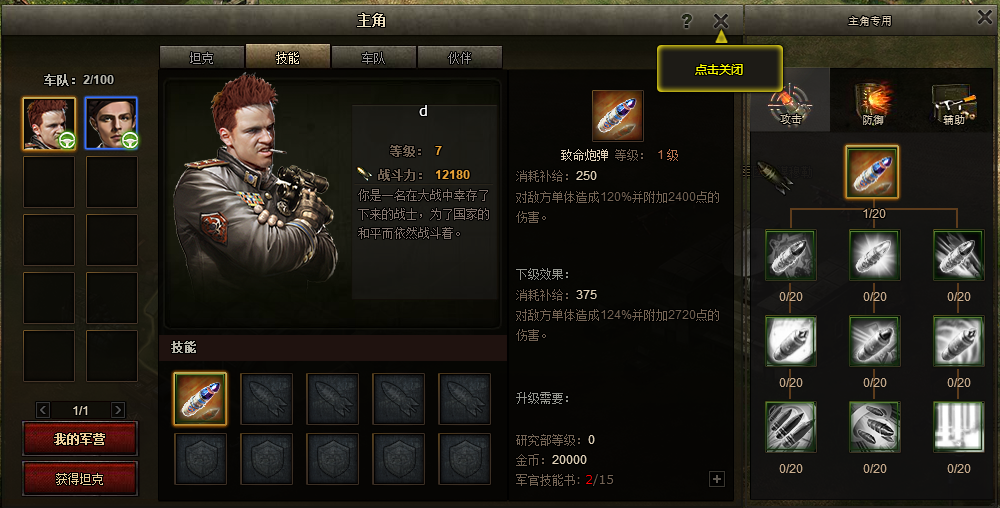Viewport: 1000px width, 508px height.
Task: Select the red-haired hero portrait
Action: tap(49, 124)
